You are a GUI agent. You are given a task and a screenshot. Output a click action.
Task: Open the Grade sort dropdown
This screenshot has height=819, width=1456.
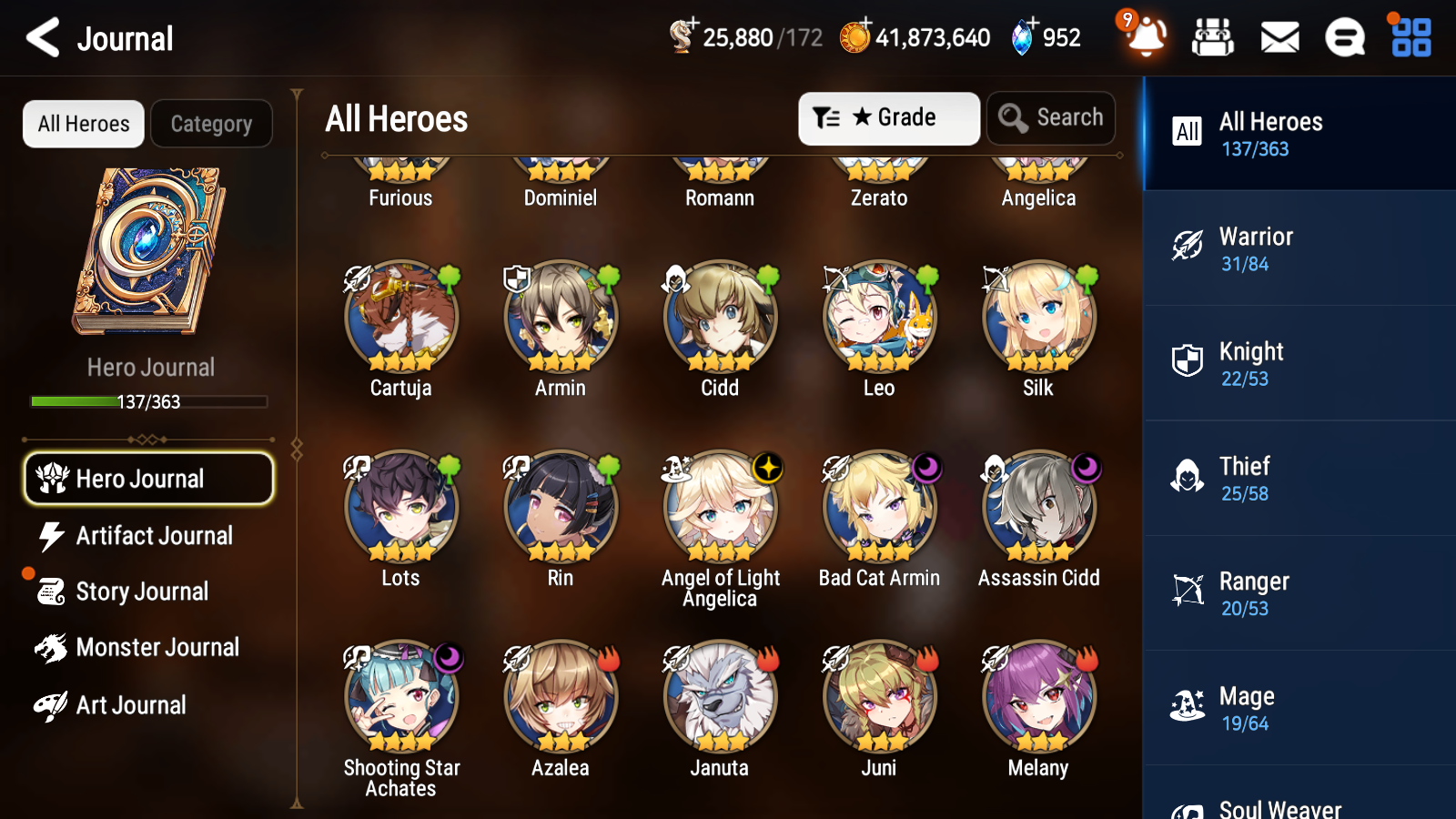(x=888, y=117)
